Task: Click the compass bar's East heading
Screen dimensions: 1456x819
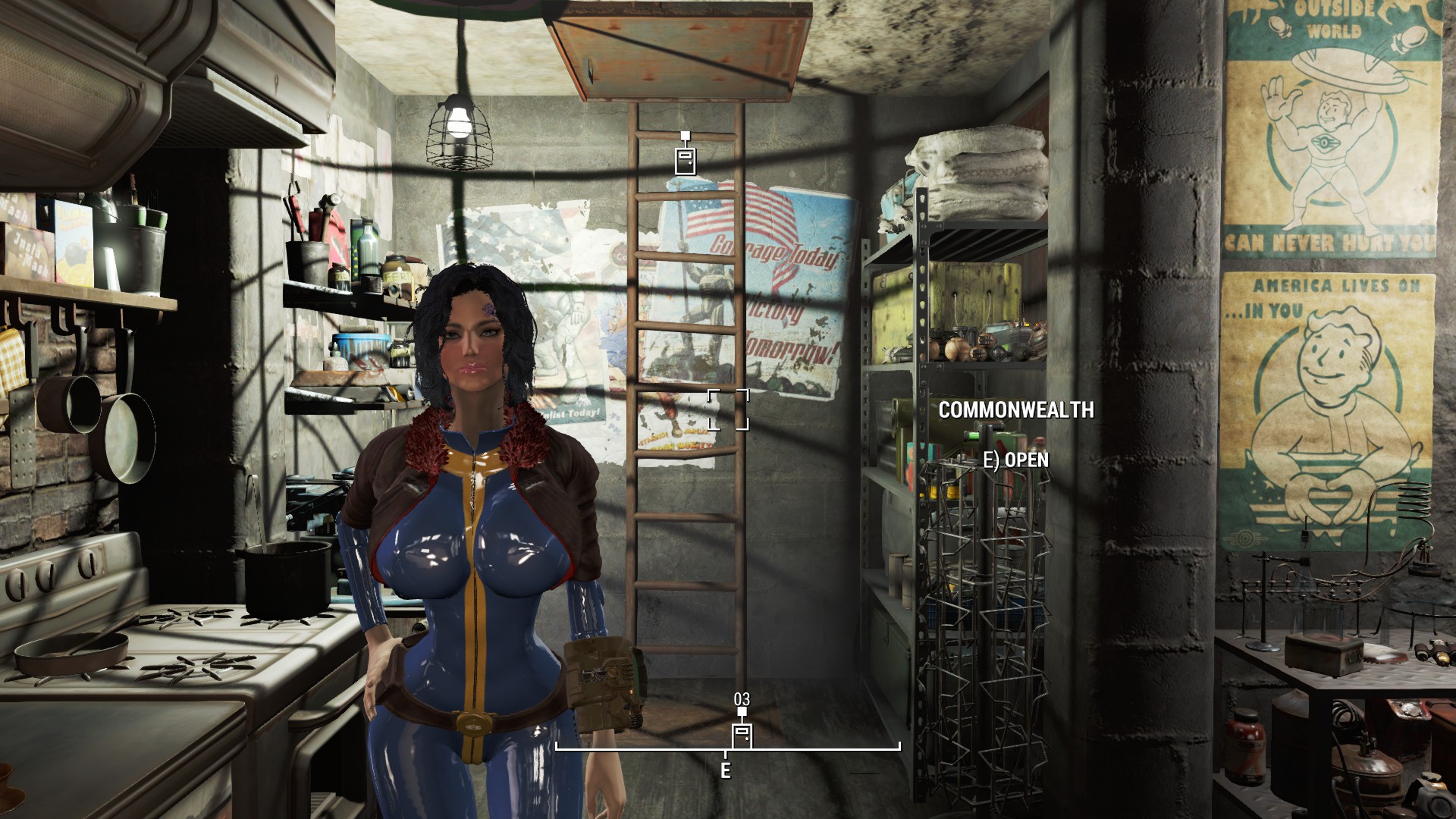Action: [x=726, y=771]
